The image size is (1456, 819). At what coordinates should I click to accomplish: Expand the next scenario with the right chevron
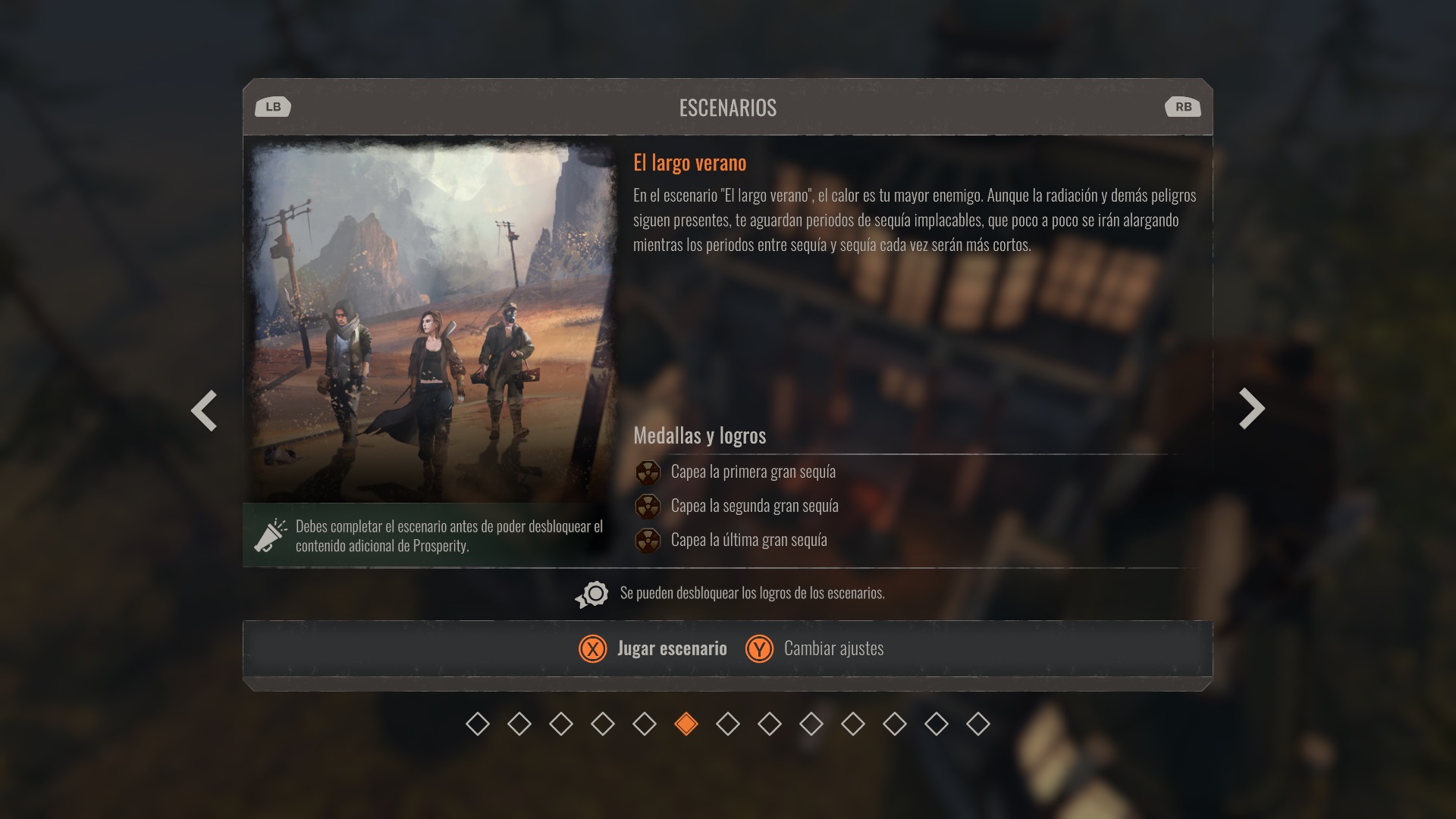1251,409
